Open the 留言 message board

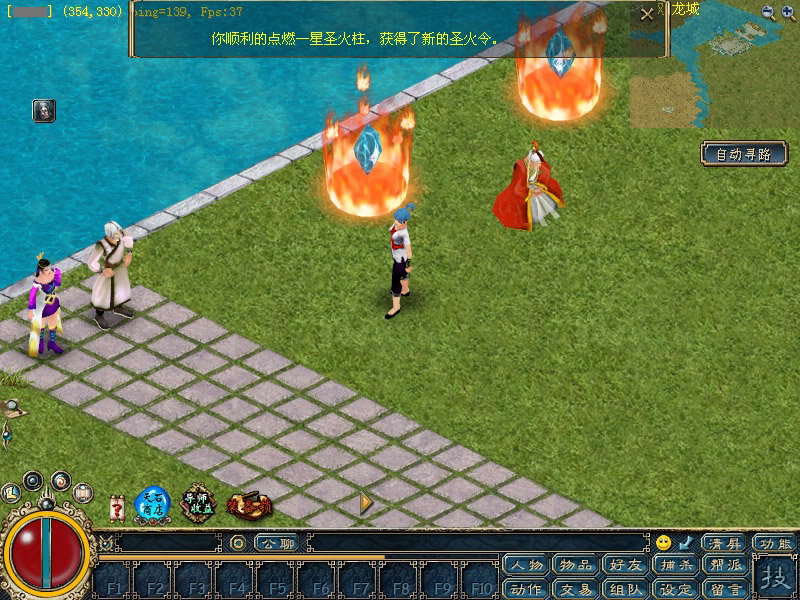726,589
